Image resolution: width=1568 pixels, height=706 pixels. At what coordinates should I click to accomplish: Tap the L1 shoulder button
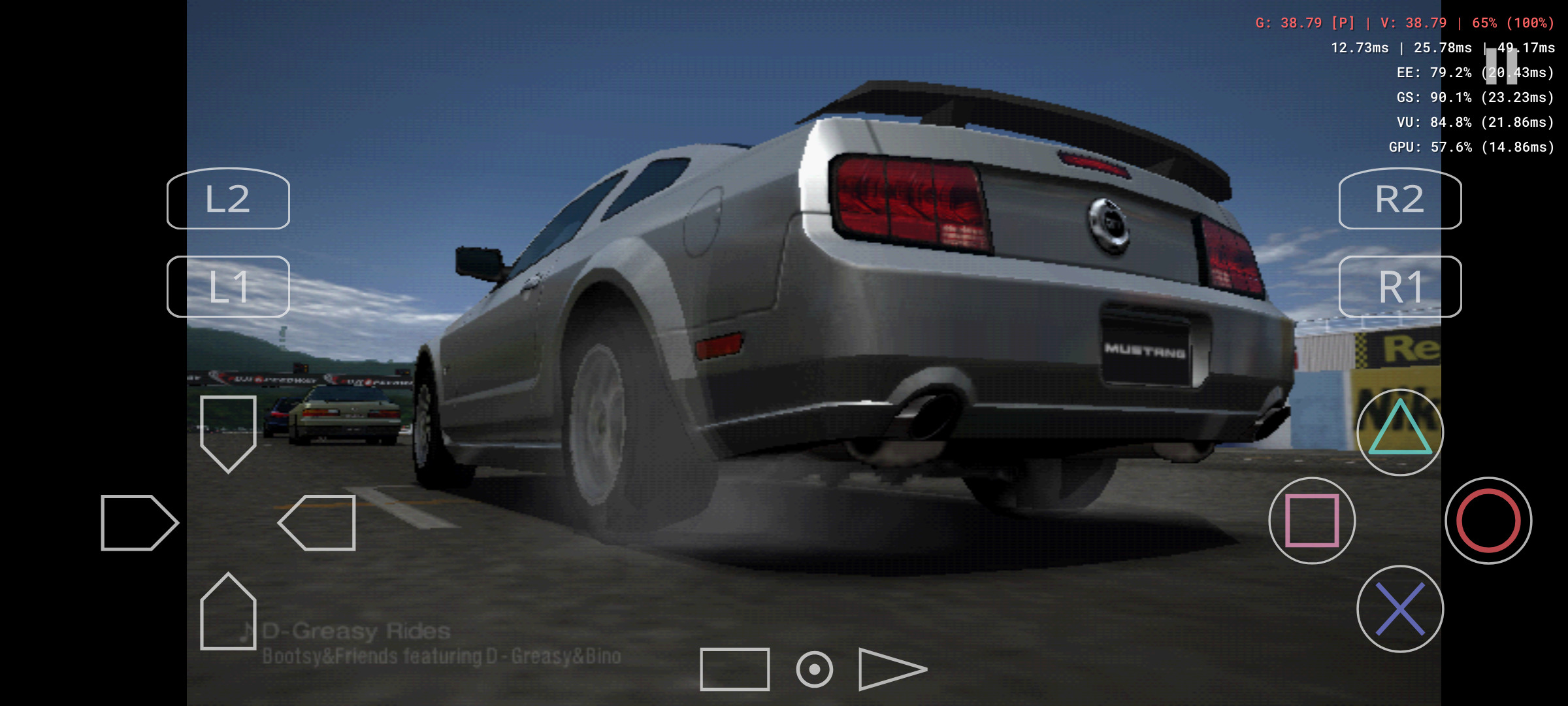pos(228,286)
